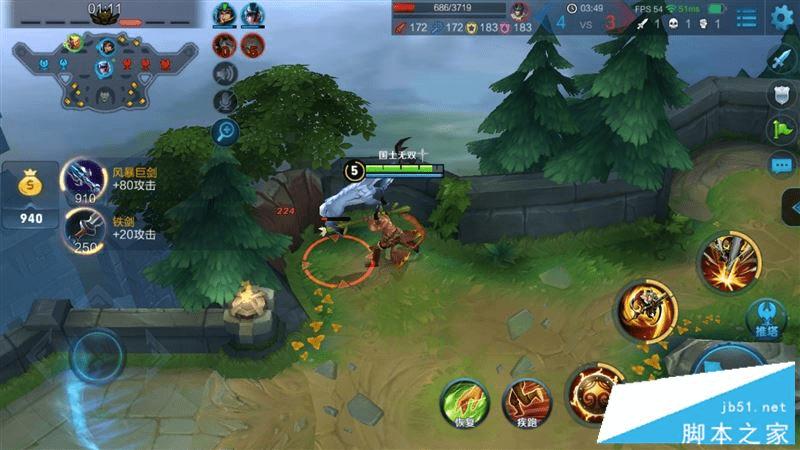Use the 恢复 recovery spell
Screen dimensions: 800x450
461,402
